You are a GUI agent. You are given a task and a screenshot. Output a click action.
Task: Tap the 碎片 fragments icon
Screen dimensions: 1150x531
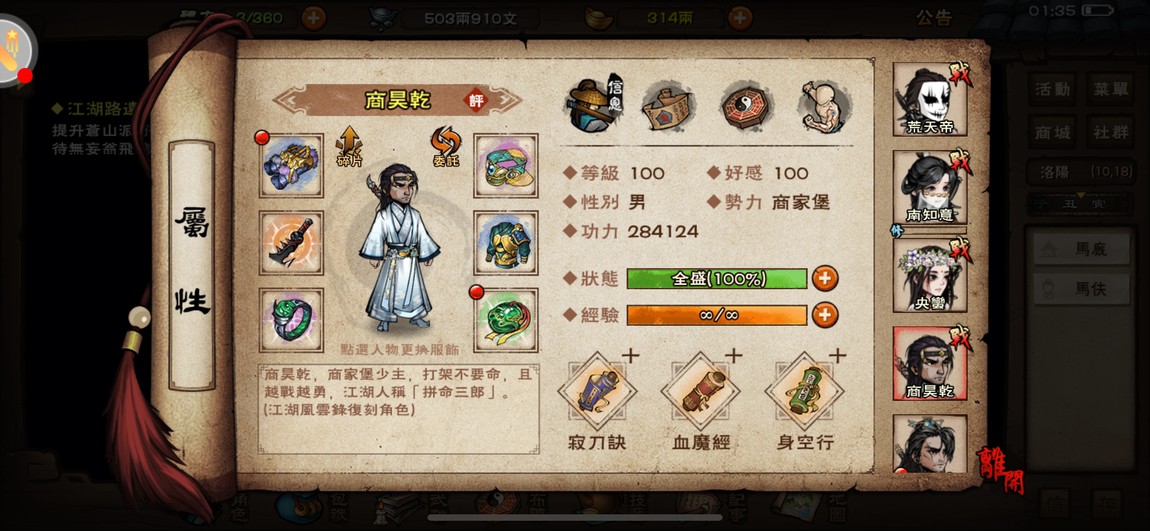(x=349, y=146)
